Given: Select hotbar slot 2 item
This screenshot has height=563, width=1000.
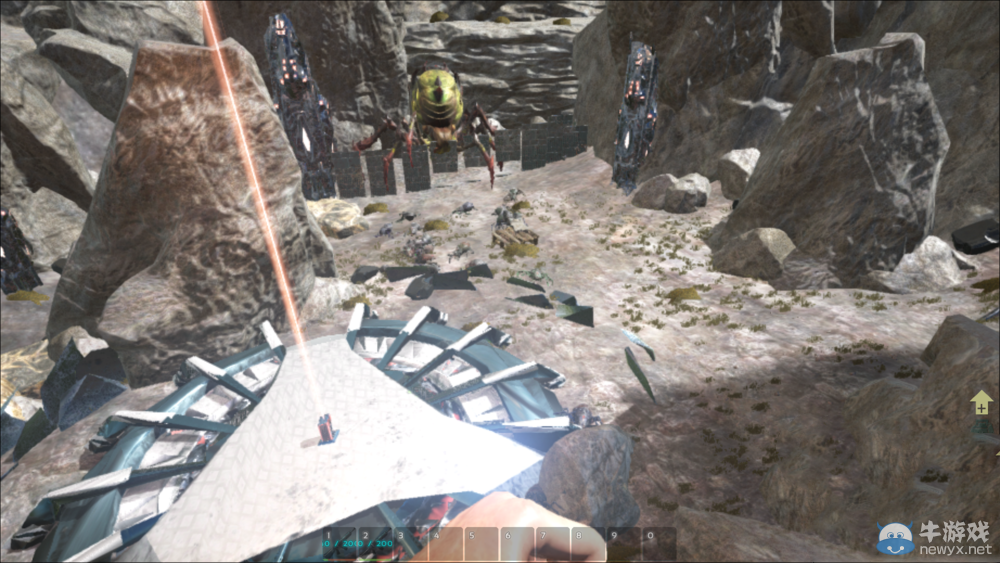Looking at the screenshot, I should [x=376, y=544].
